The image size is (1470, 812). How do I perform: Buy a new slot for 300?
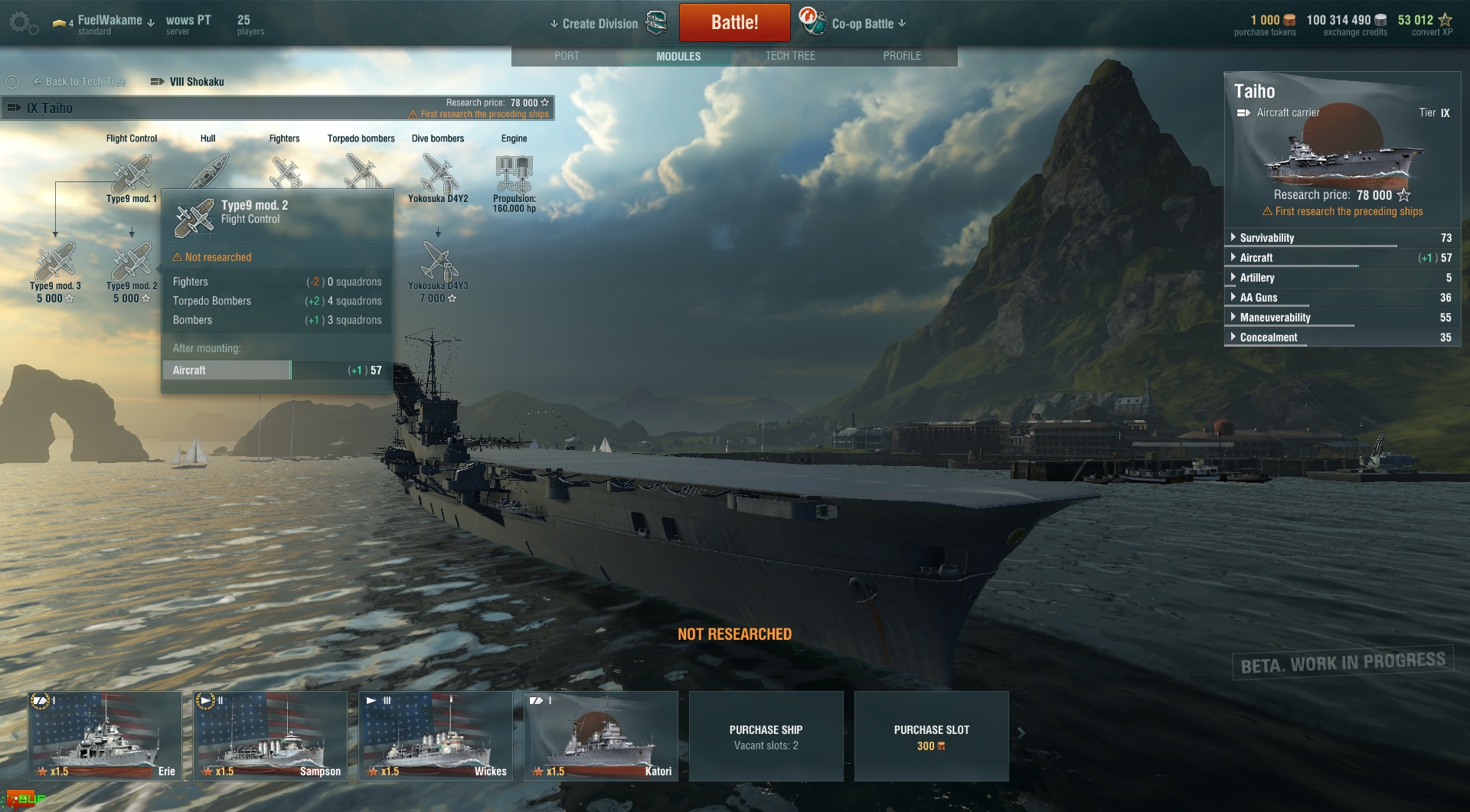[x=931, y=736]
